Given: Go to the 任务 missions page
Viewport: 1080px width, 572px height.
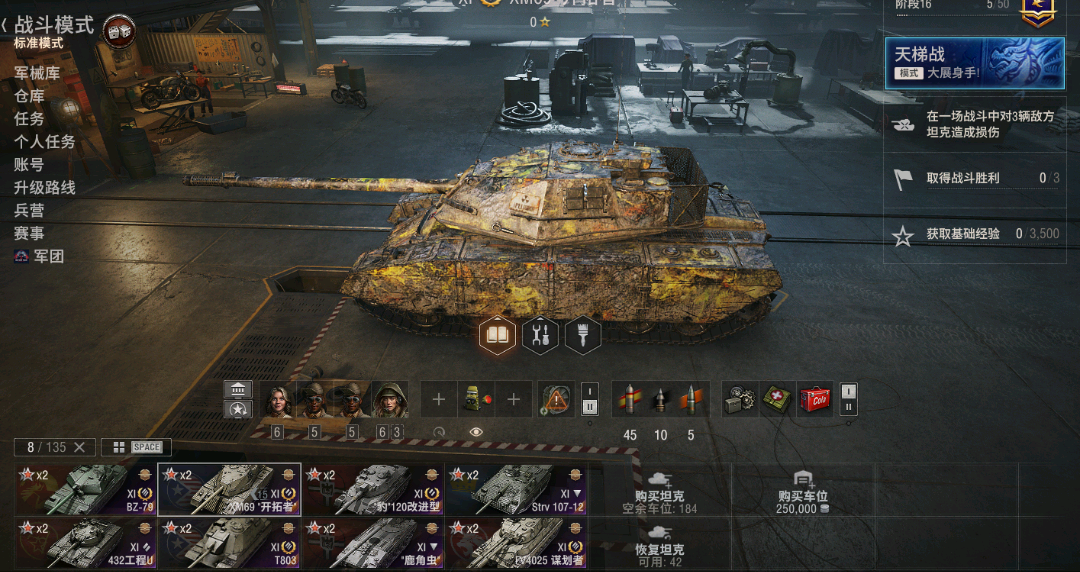Looking at the screenshot, I should coord(29,118).
